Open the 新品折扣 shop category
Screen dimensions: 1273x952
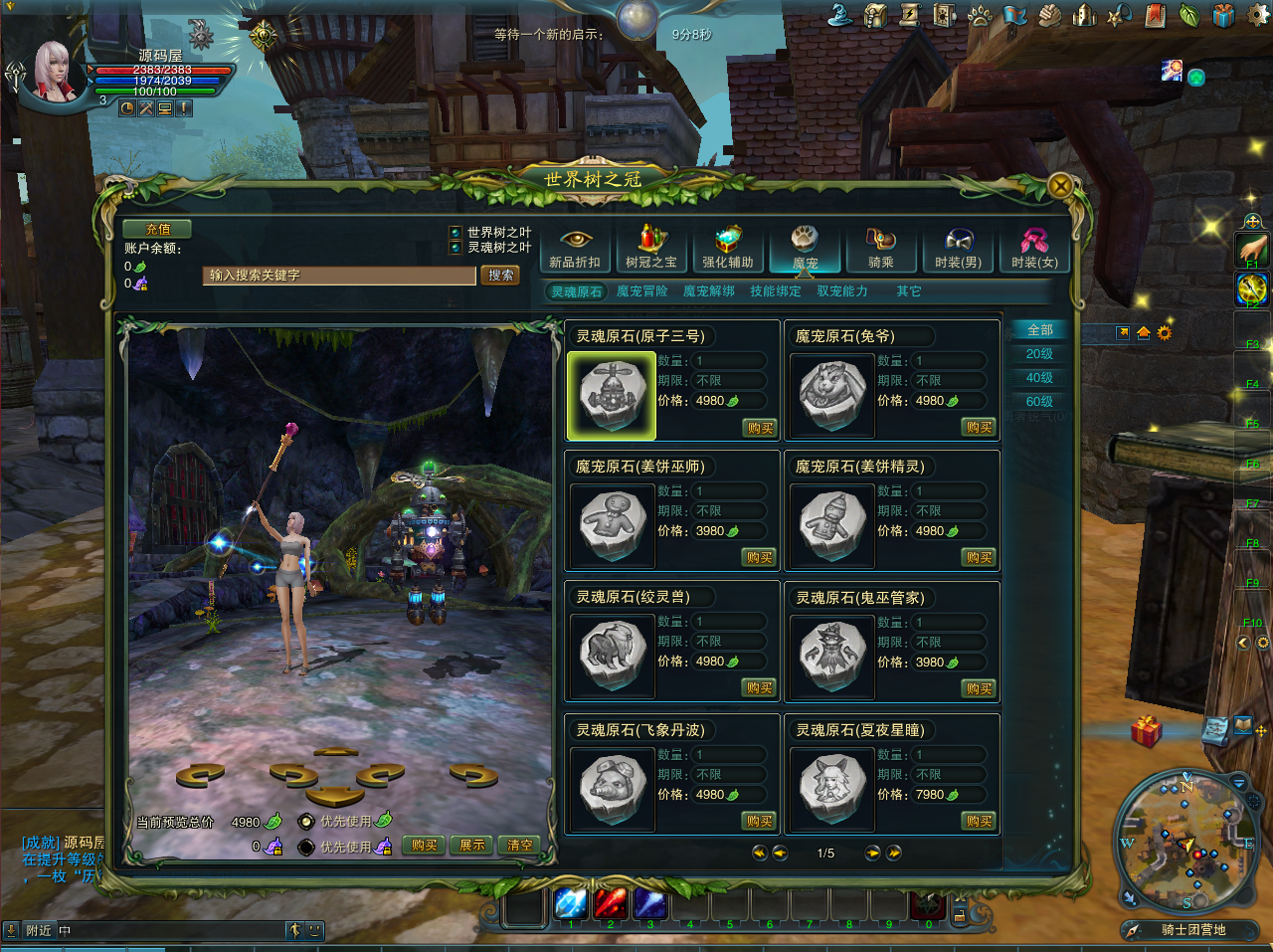point(575,248)
